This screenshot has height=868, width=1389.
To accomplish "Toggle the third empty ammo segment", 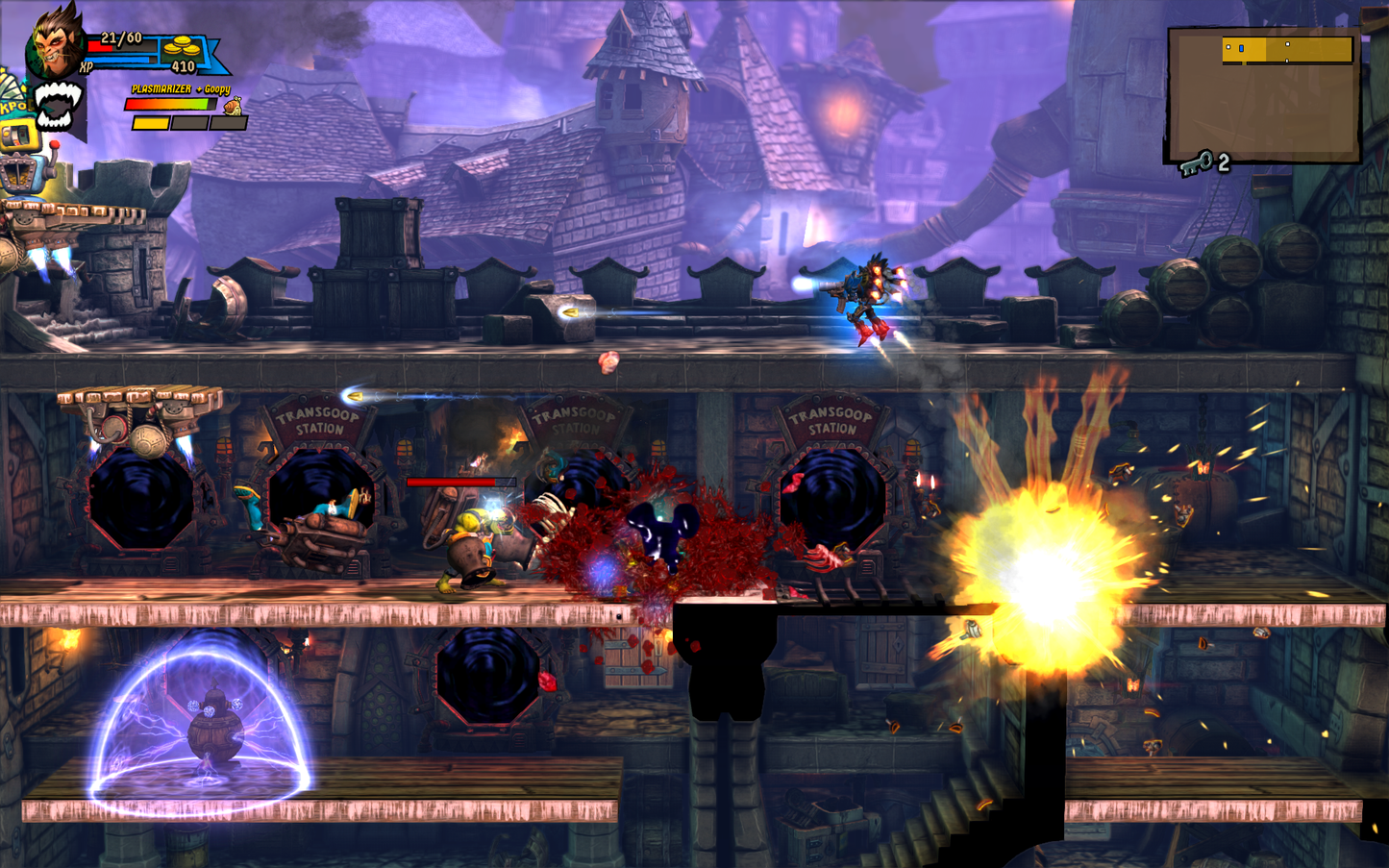I will coord(228,123).
